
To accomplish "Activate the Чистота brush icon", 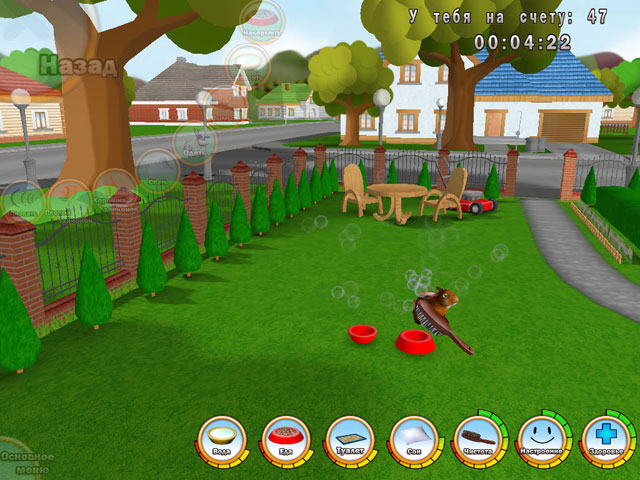I will [x=477, y=438].
